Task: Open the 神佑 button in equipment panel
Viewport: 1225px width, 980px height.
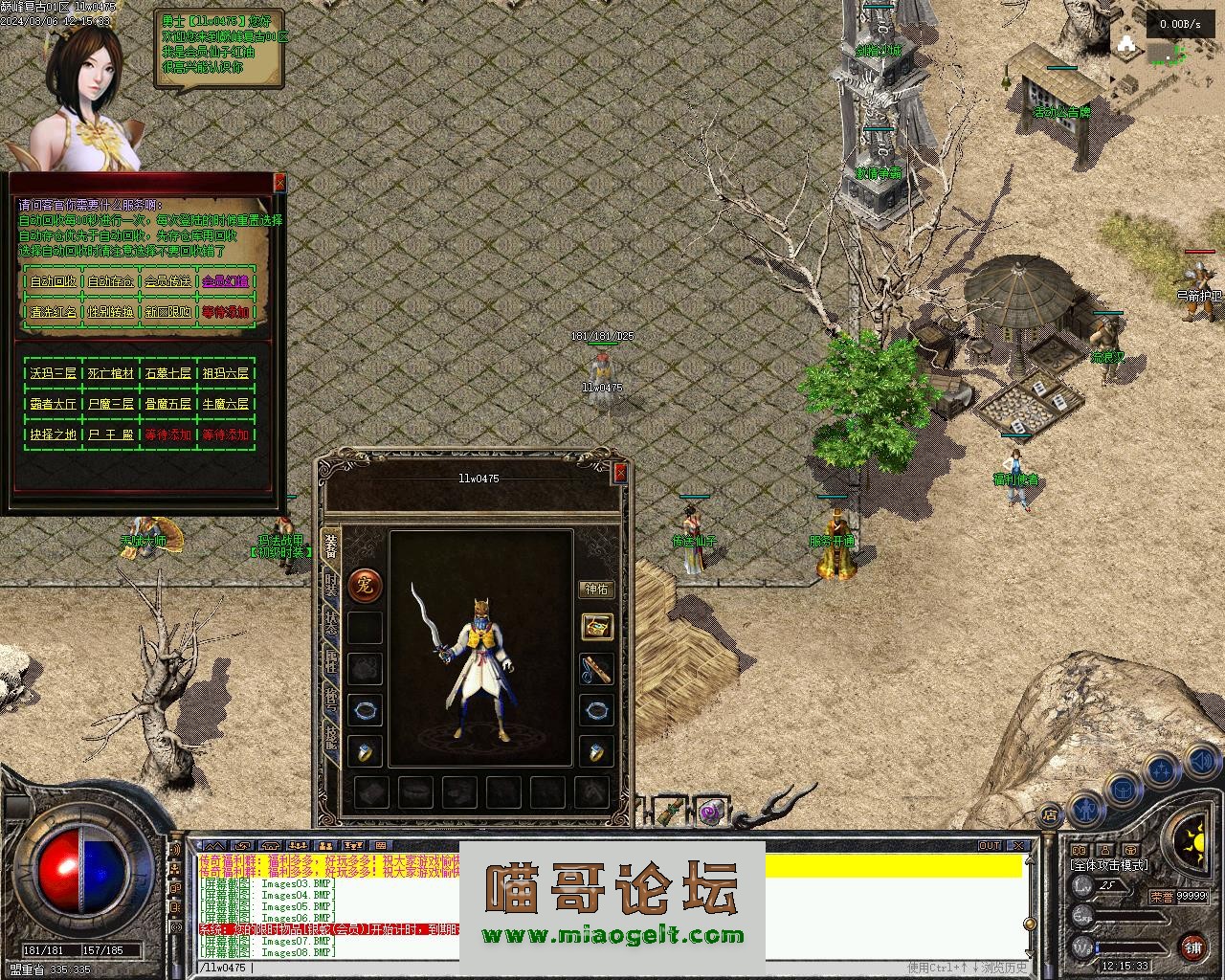Action: pos(596,590)
